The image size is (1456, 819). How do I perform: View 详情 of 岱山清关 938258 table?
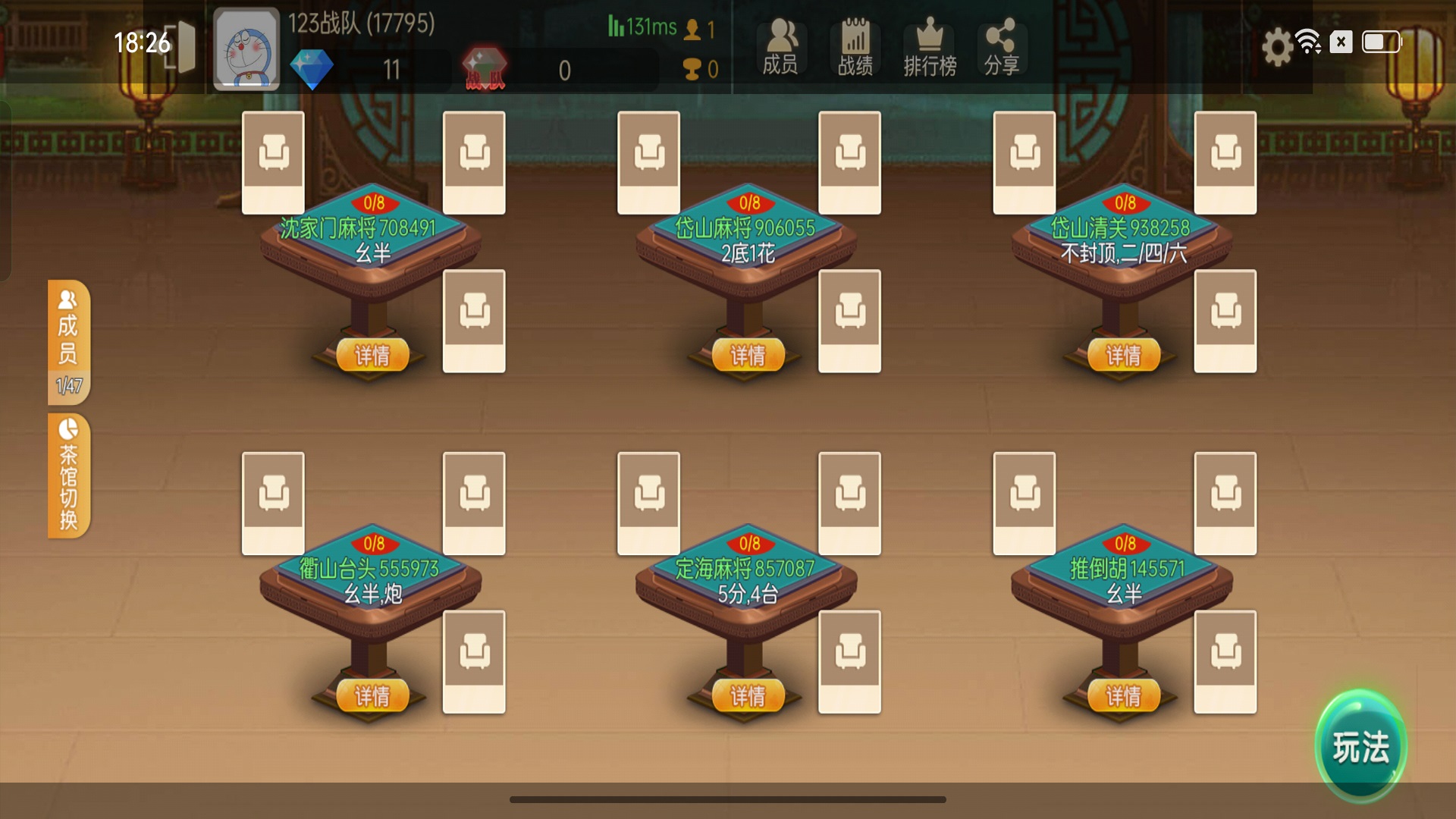[1123, 355]
